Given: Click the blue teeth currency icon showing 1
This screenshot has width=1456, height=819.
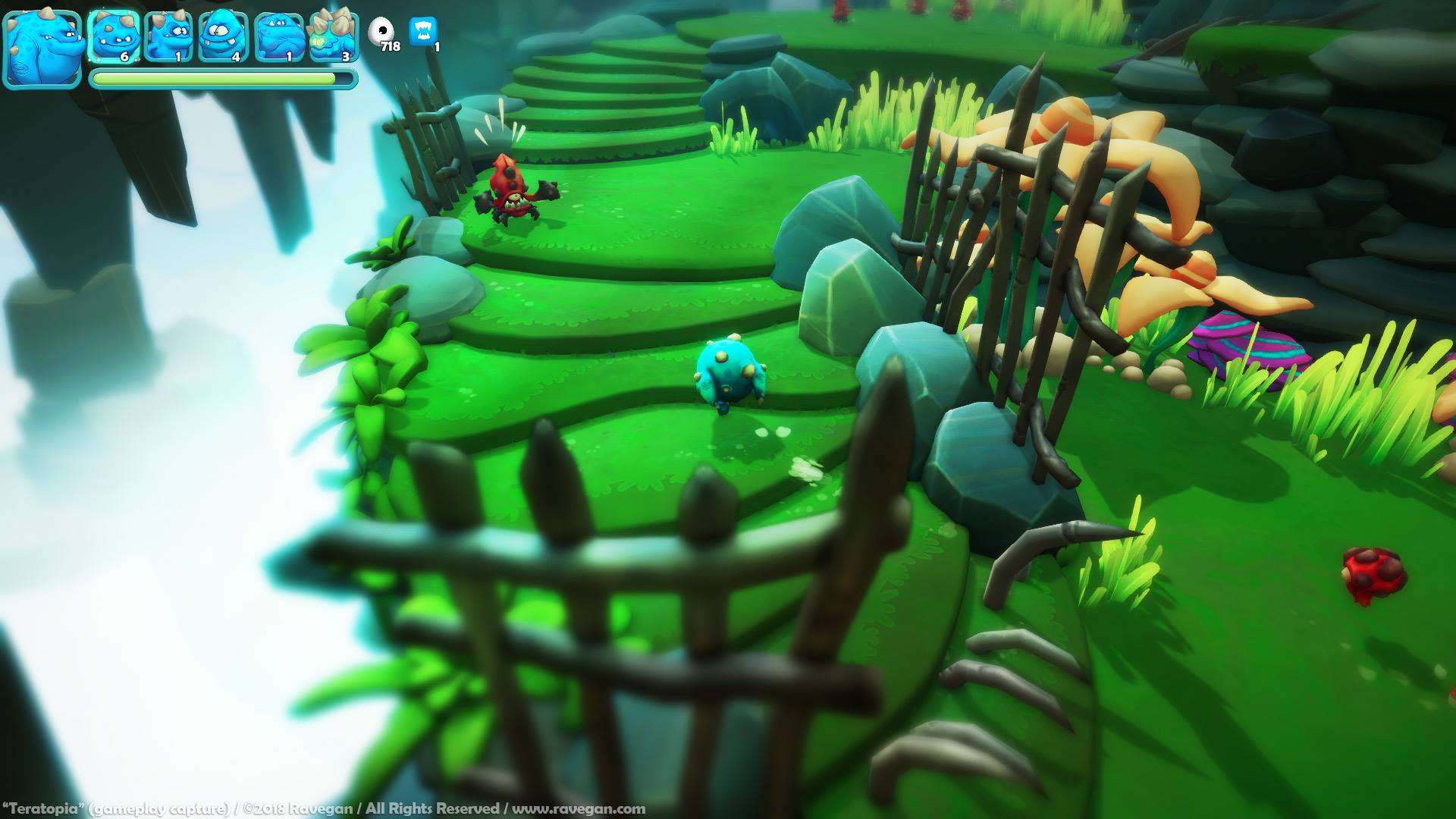Looking at the screenshot, I should 423,30.
